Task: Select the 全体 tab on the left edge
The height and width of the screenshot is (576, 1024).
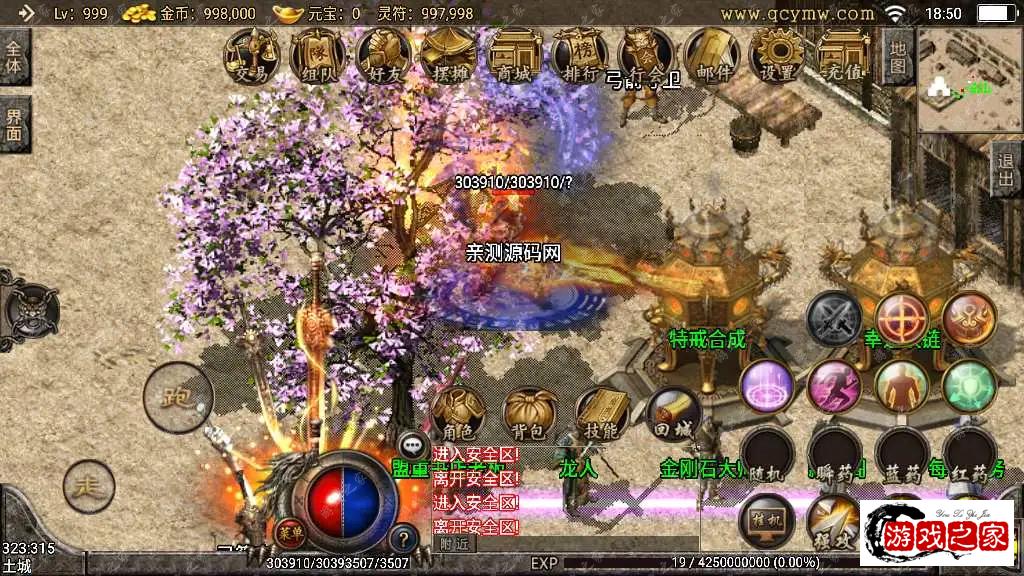Action: [15, 58]
